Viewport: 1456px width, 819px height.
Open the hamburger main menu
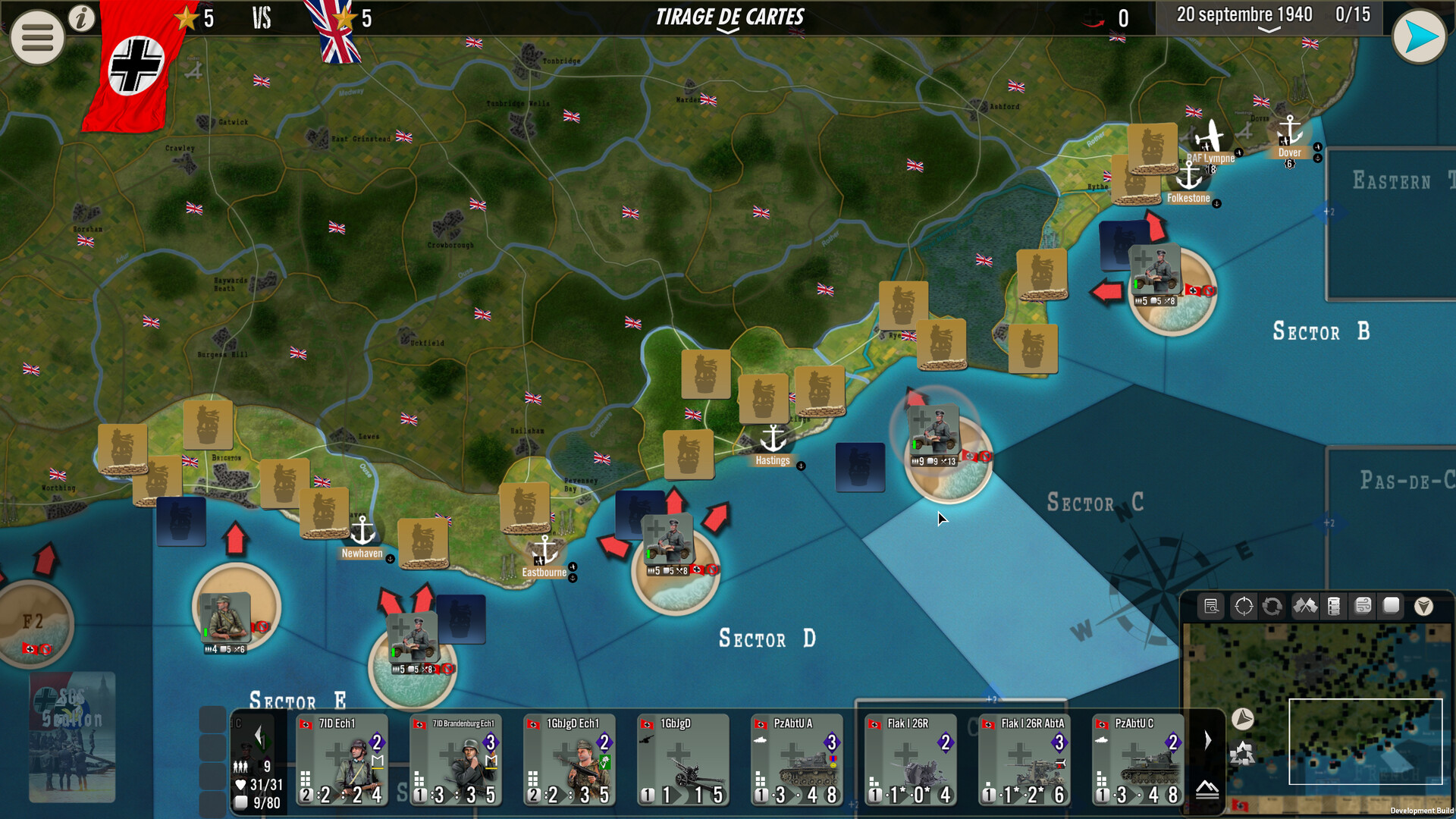[36, 36]
